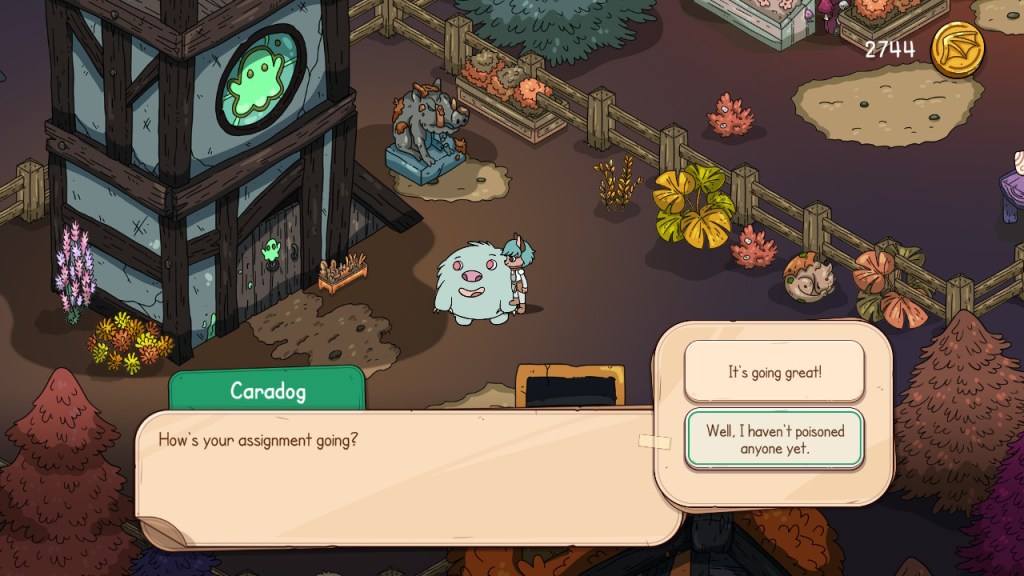Select "Well, I haven't poisoned anyone yet."
The width and height of the screenshot is (1024, 576).
(774, 439)
